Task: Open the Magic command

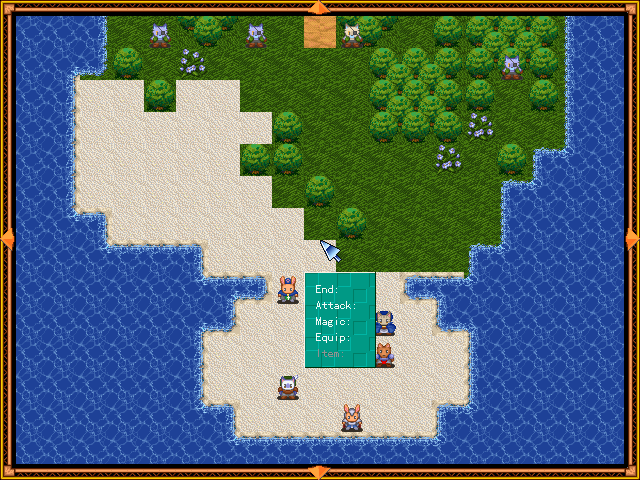Action: (x=332, y=322)
